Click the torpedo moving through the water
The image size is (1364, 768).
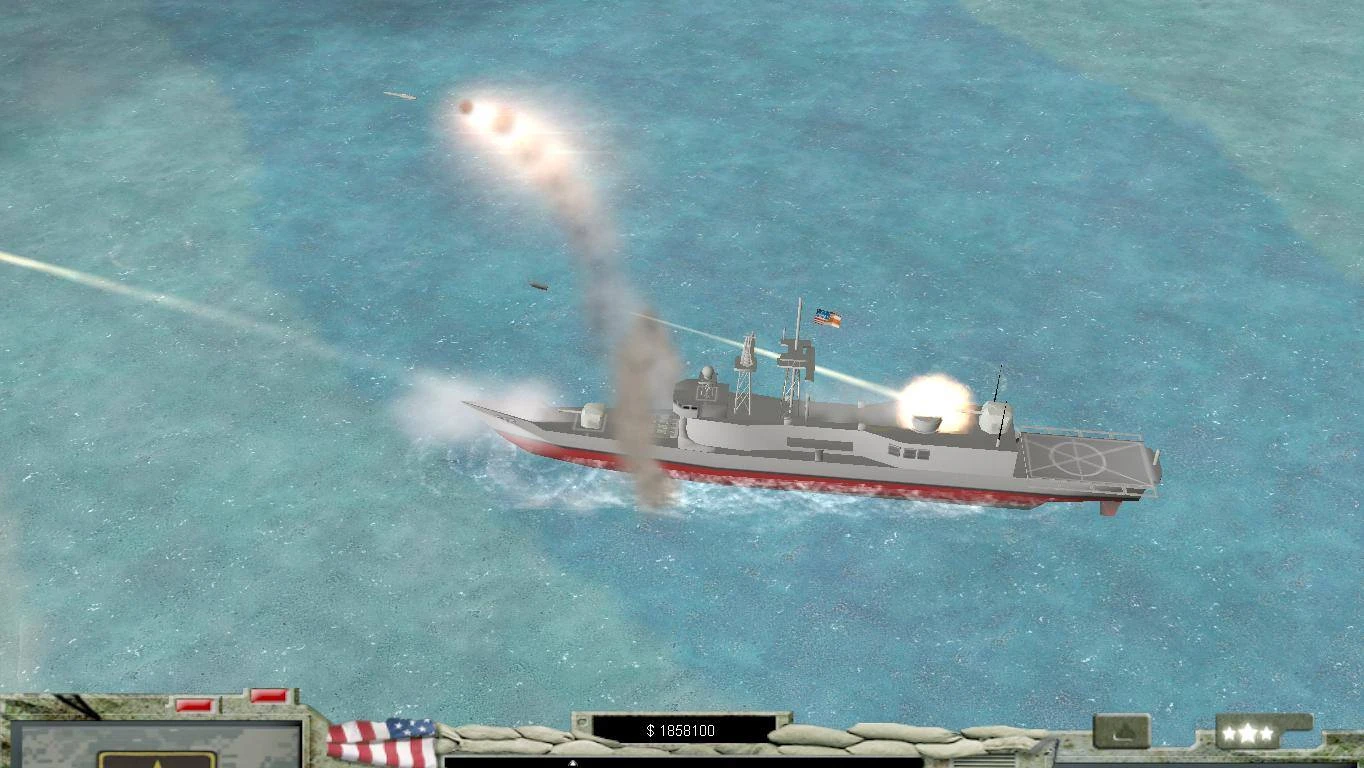(537, 283)
